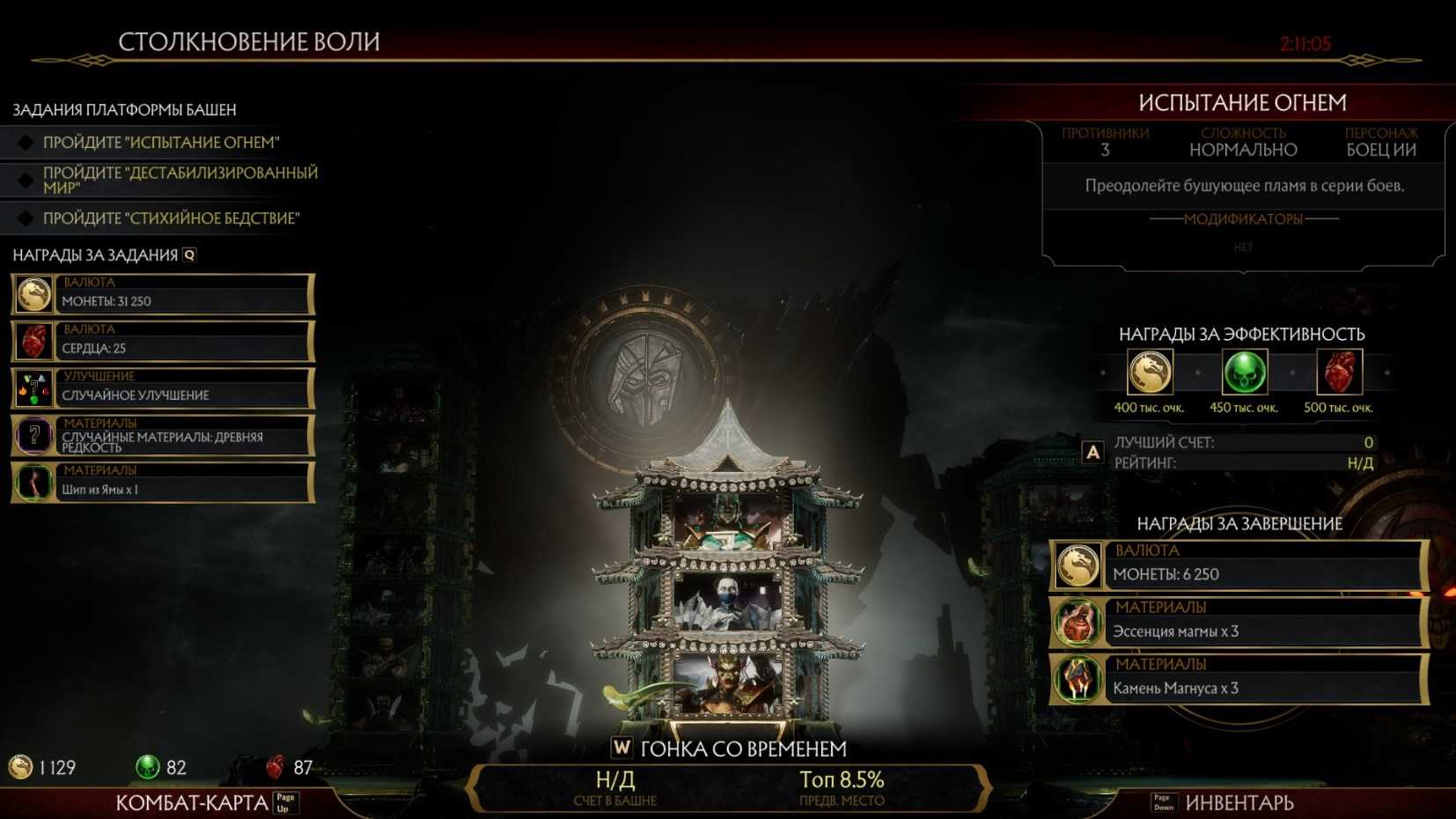The image size is (1456, 819).
Task: Click the "Сердца: 25" reward row
Action: coord(163,342)
